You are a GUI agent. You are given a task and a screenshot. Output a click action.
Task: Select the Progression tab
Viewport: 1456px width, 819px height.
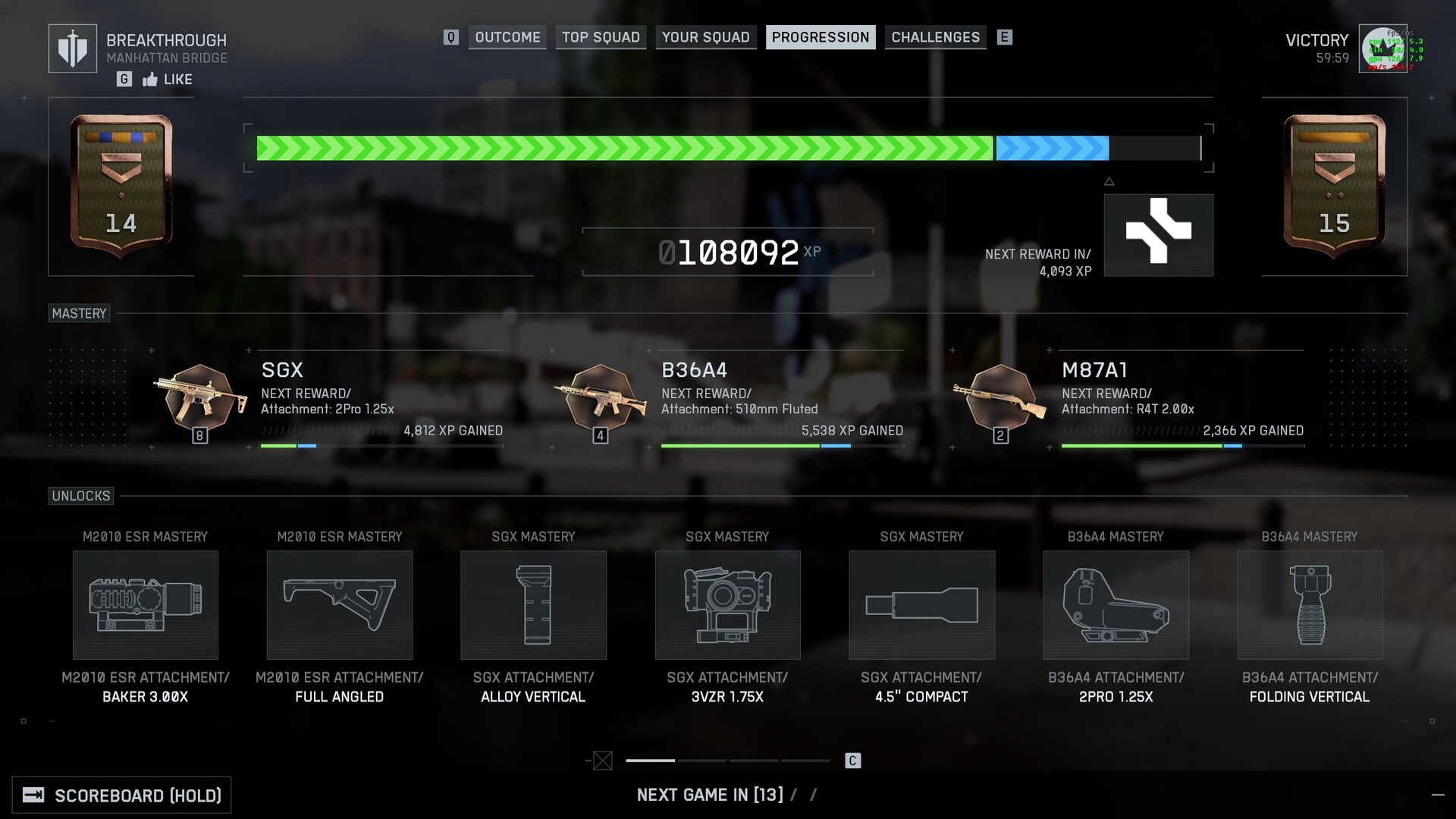click(x=821, y=37)
